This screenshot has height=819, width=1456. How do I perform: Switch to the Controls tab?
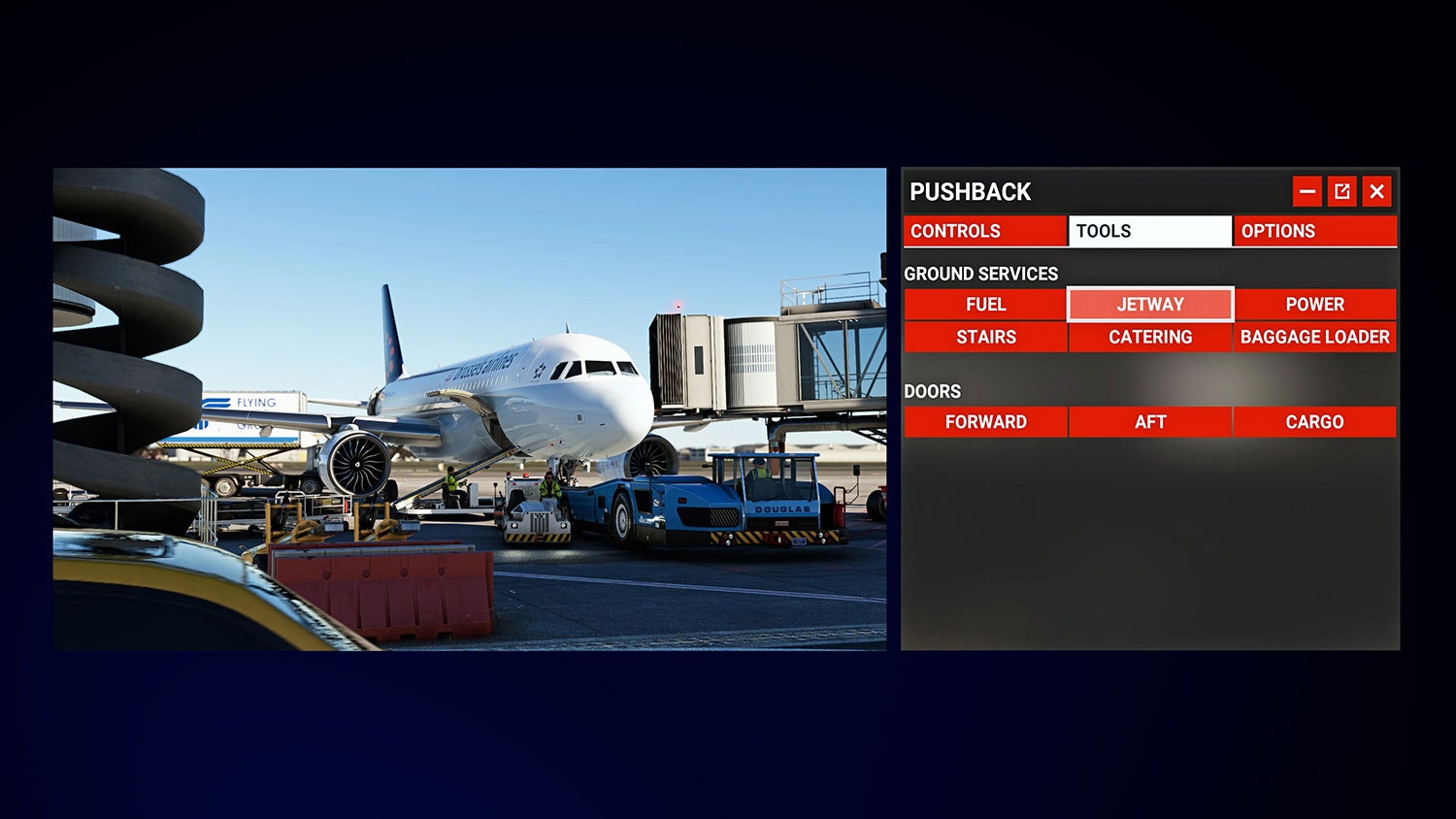coord(984,231)
